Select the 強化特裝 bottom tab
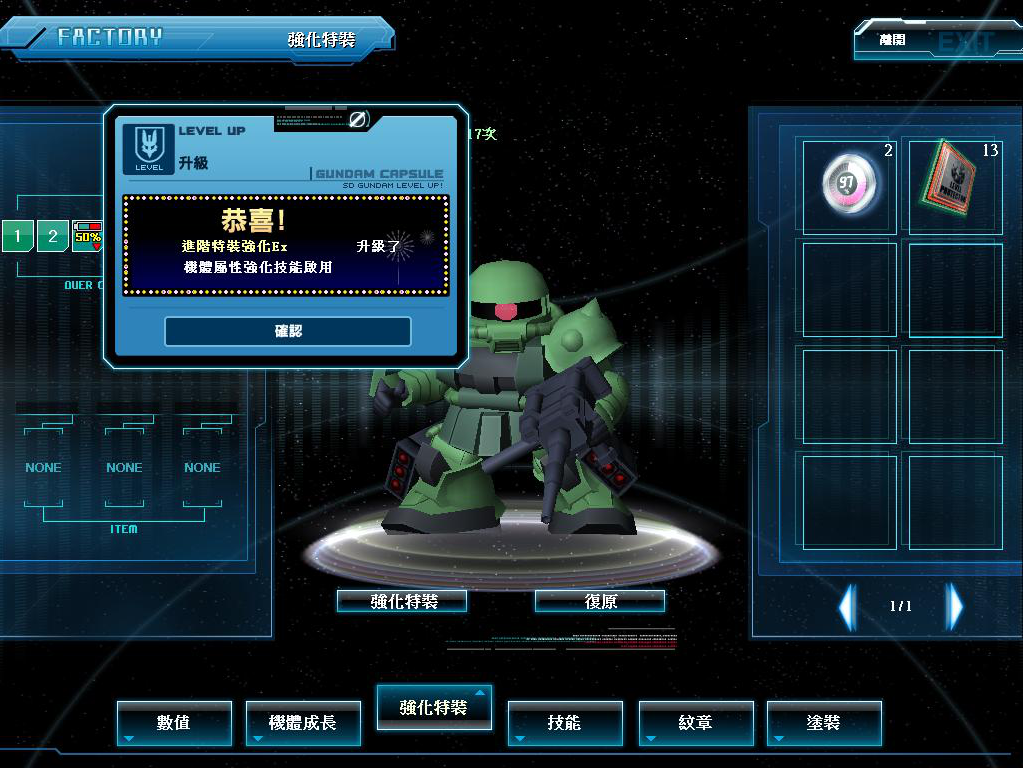Viewport: 1023px width, 768px height. click(x=433, y=707)
